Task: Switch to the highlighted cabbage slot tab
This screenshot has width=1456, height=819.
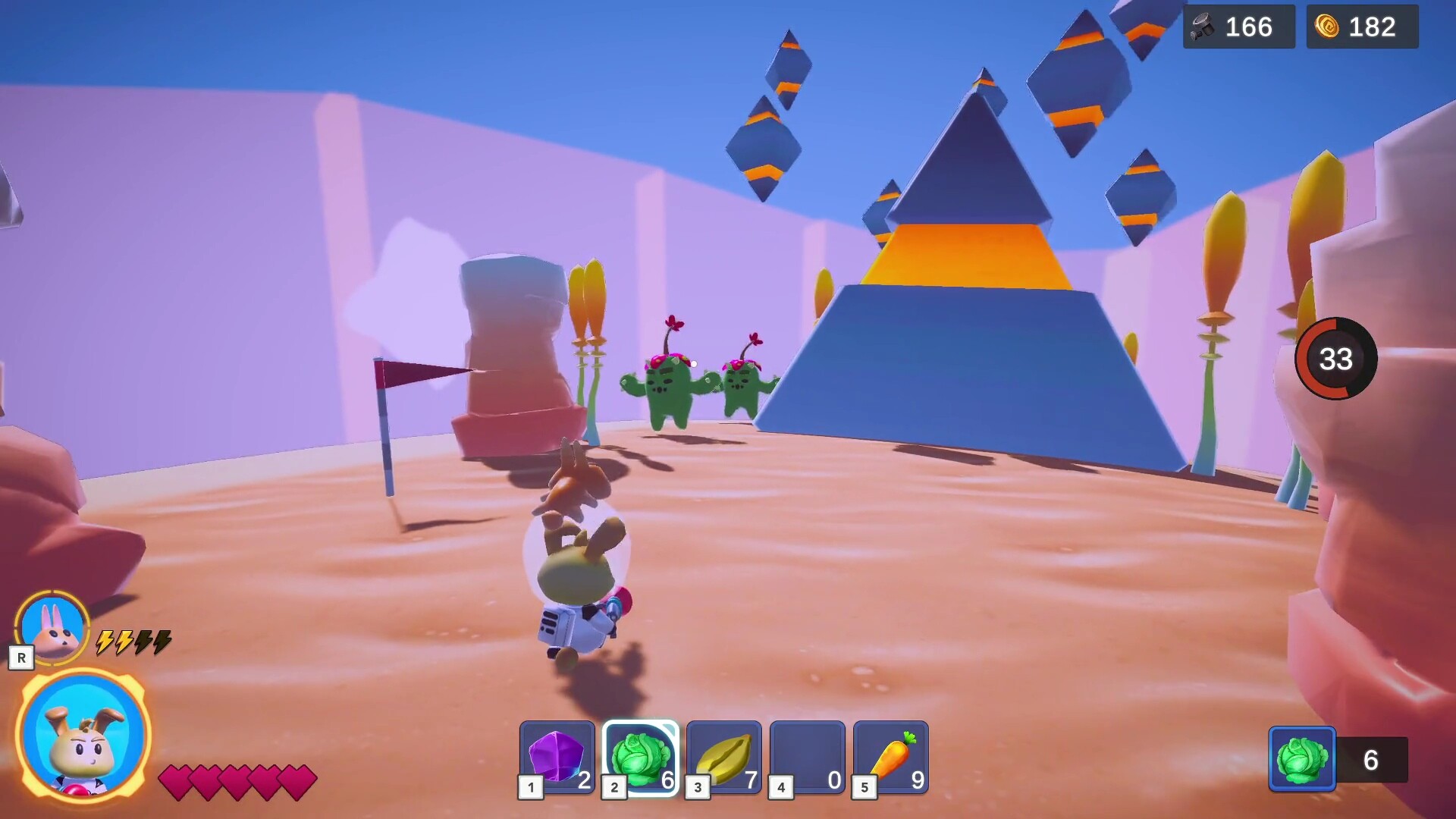Action: (x=641, y=756)
